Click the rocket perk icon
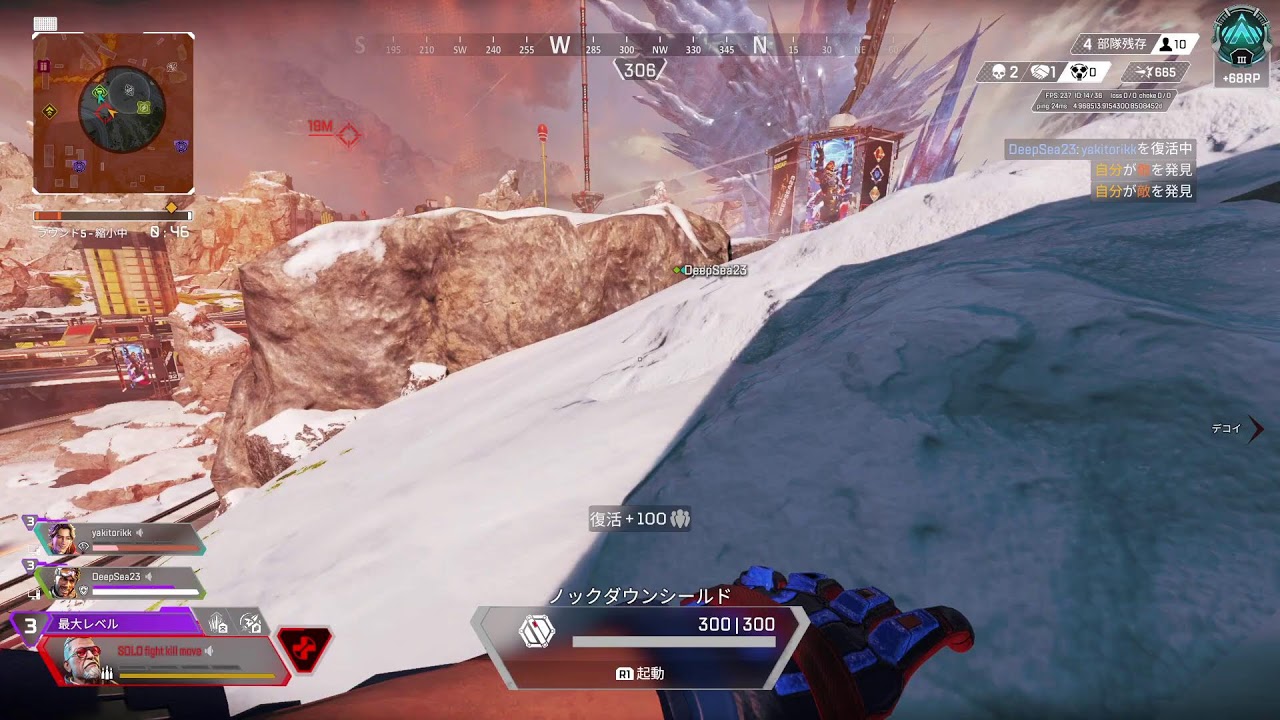This screenshot has height=720, width=1280. click(x=250, y=624)
